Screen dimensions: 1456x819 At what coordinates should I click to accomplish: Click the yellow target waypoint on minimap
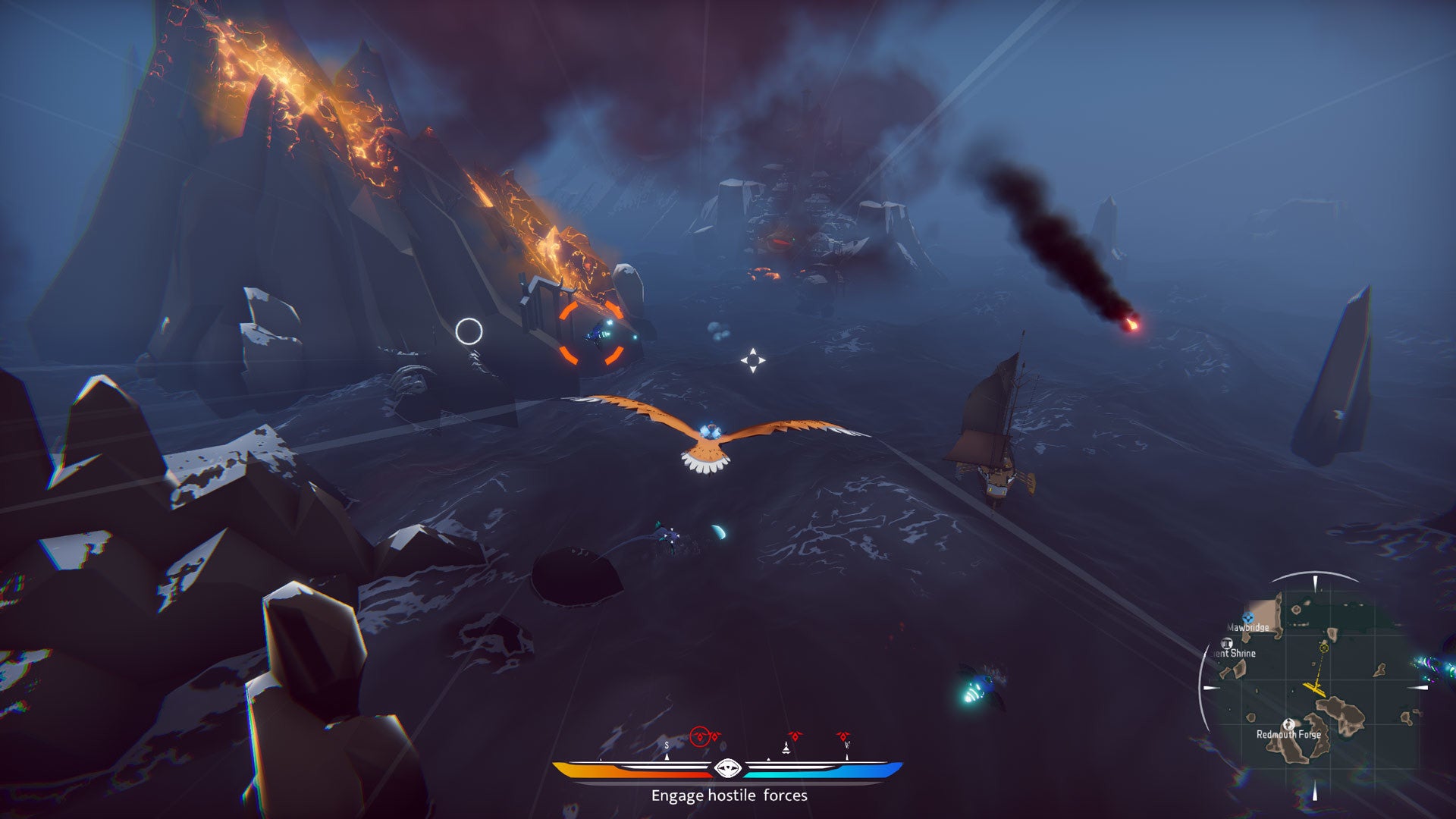1324,647
